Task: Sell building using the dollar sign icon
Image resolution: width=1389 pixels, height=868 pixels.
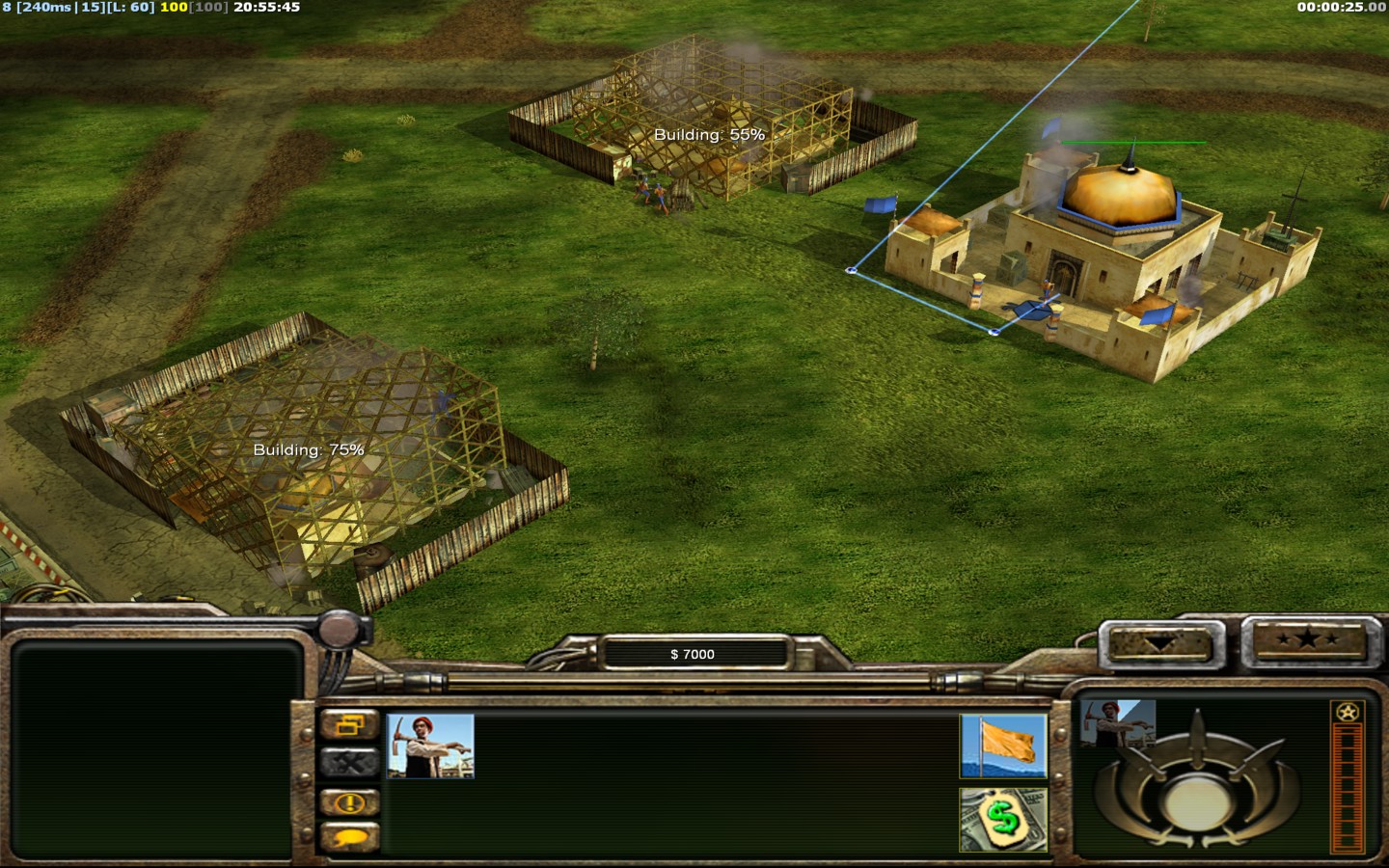Action: coord(1003,819)
